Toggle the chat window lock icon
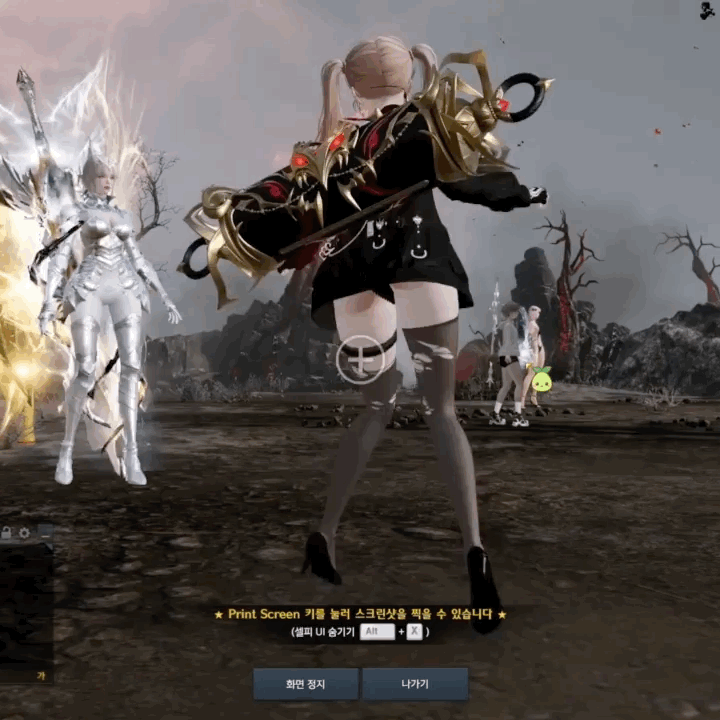The height and width of the screenshot is (720, 720). point(6,532)
